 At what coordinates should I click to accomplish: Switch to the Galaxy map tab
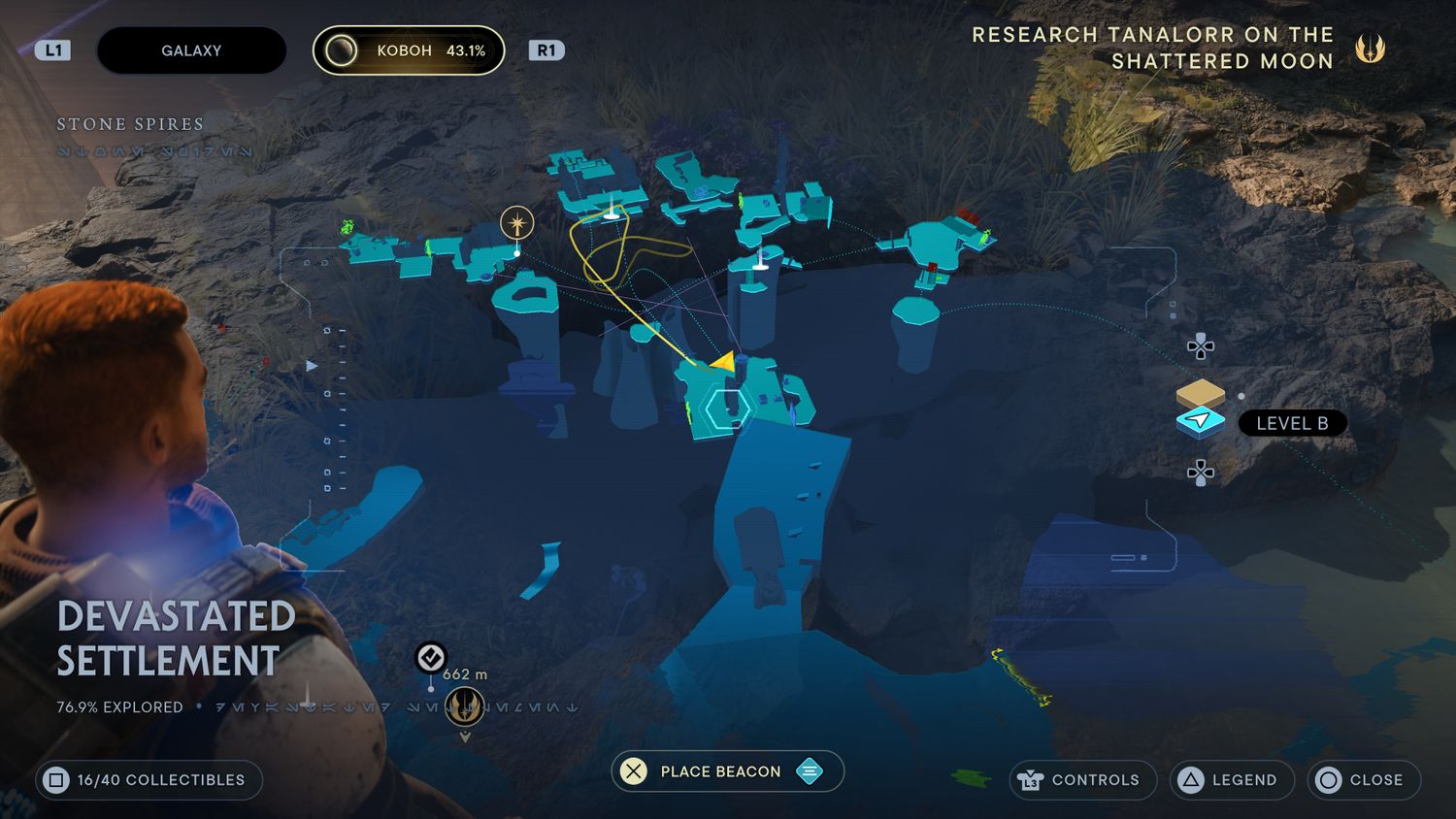[x=191, y=50]
